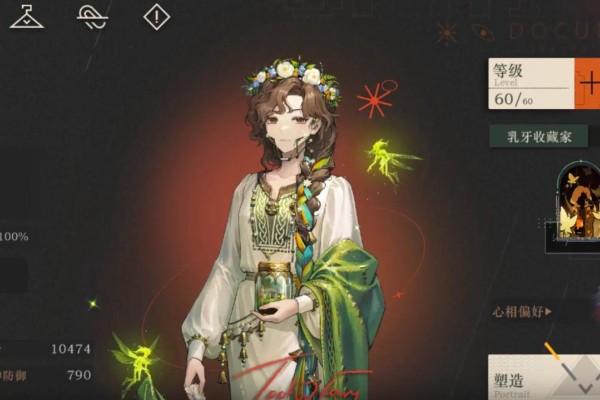The height and width of the screenshot is (400, 600).
Task: Click the crossed-out loop icon
Action: coord(93,16)
